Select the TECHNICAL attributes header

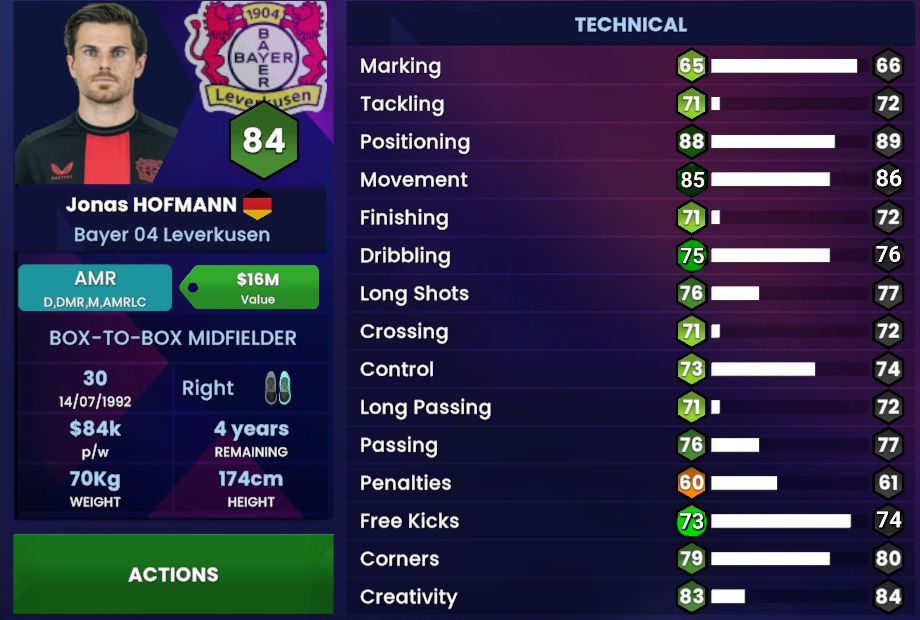click(630, 25)
